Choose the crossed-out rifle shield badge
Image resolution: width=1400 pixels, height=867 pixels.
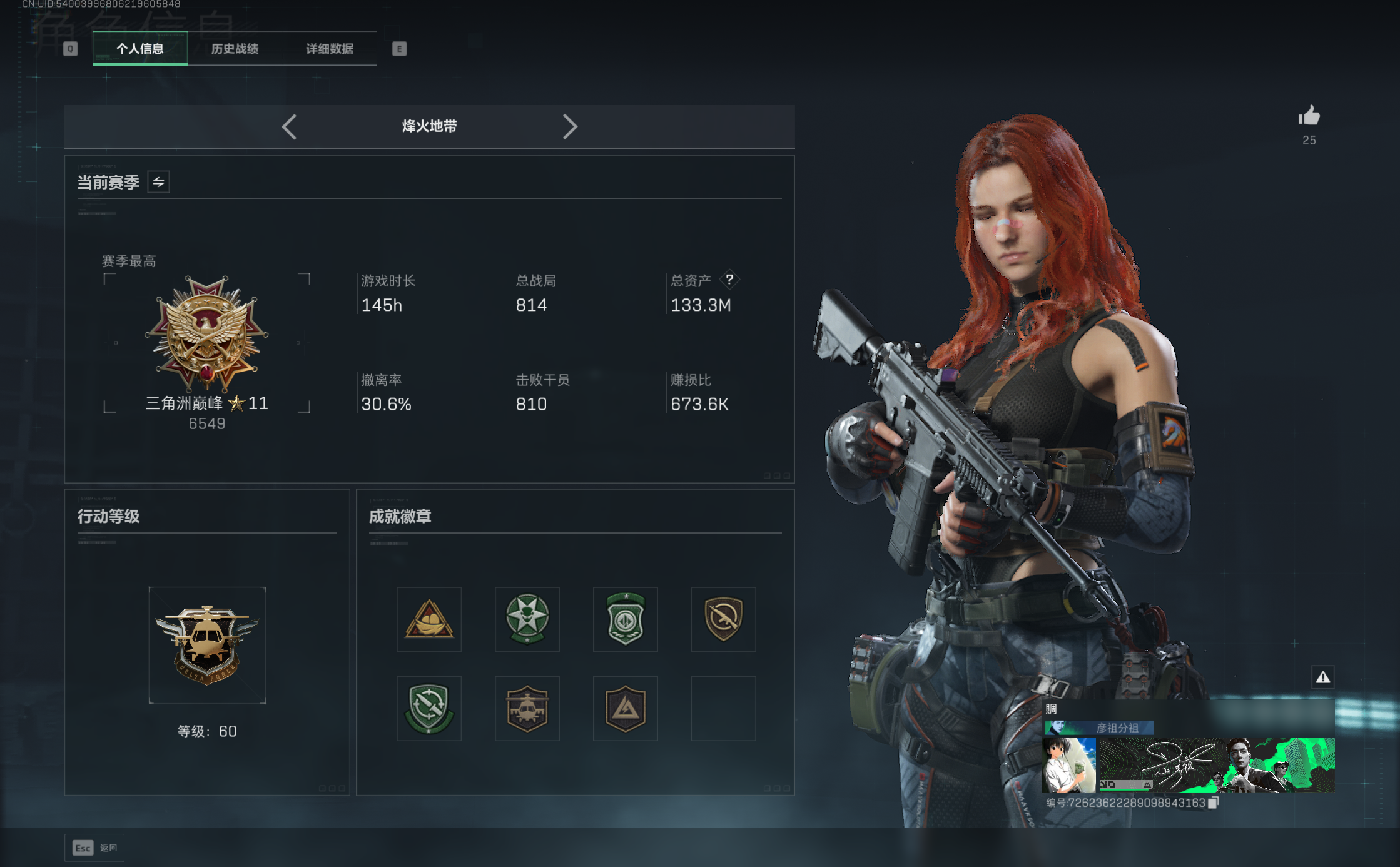tap(724, 619)
